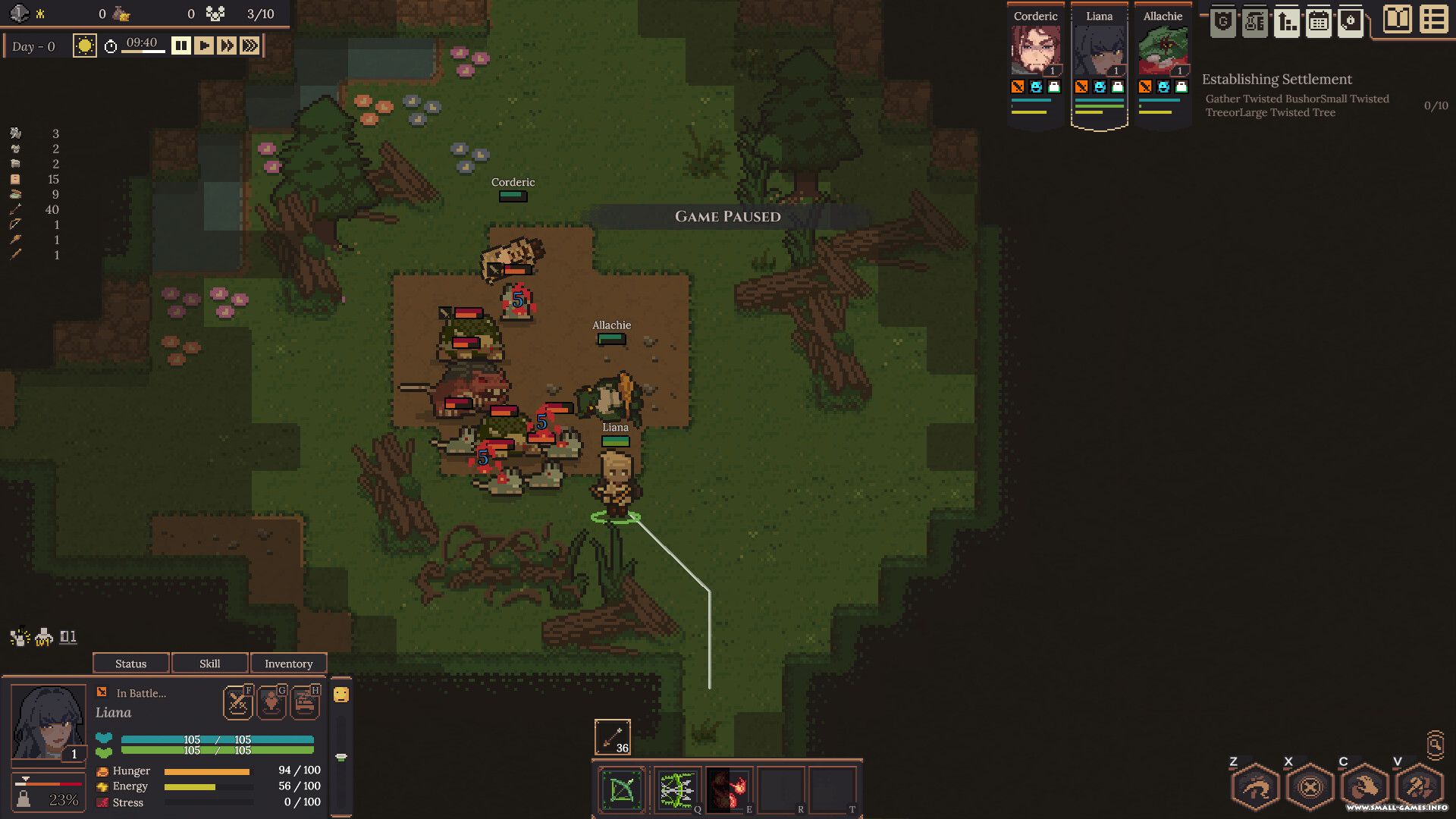The height and width of the screenshot is (819, 1456).
Task: Resume time at normal play speed
Action: coord(204,46)
